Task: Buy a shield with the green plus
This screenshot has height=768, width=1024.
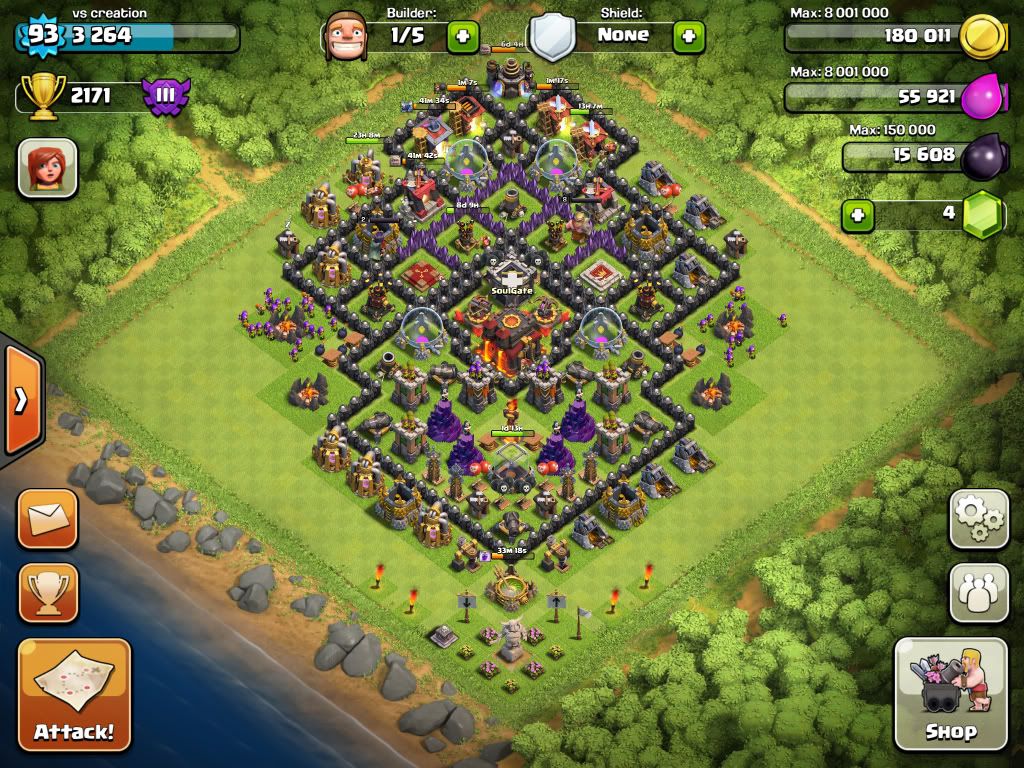Action: click(x=688, y=36)
